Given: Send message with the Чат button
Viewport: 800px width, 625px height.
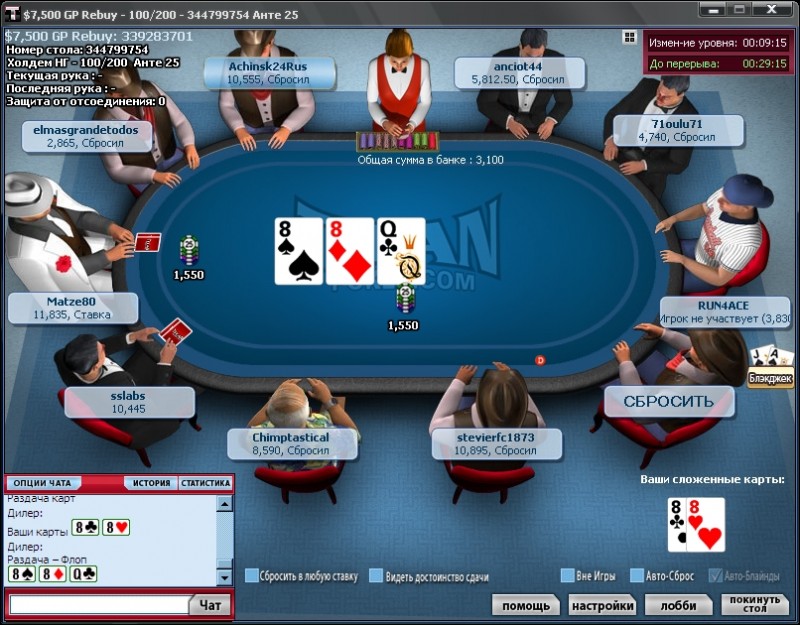Looking at the screenshot, I should point(210,604).
